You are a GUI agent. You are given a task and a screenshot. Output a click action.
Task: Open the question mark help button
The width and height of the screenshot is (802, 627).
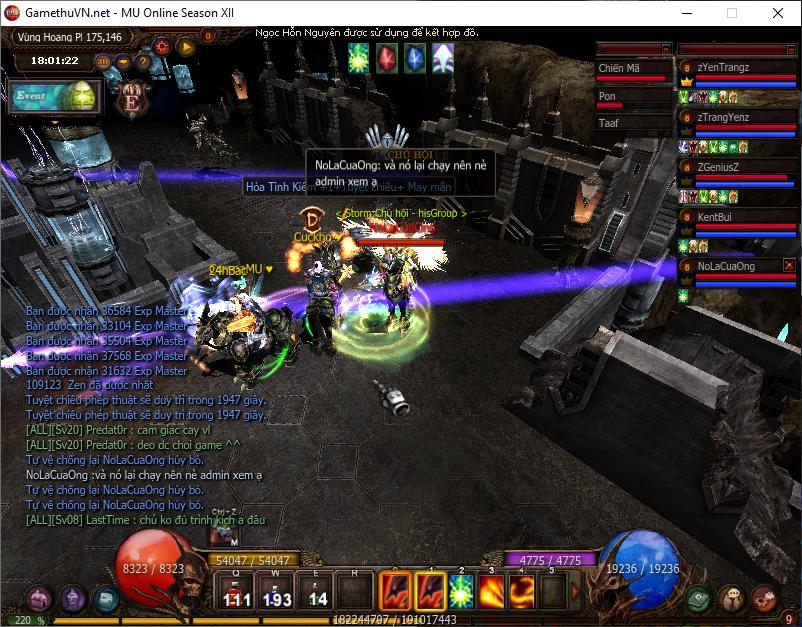pyautogui.click(x=143, y=61)
